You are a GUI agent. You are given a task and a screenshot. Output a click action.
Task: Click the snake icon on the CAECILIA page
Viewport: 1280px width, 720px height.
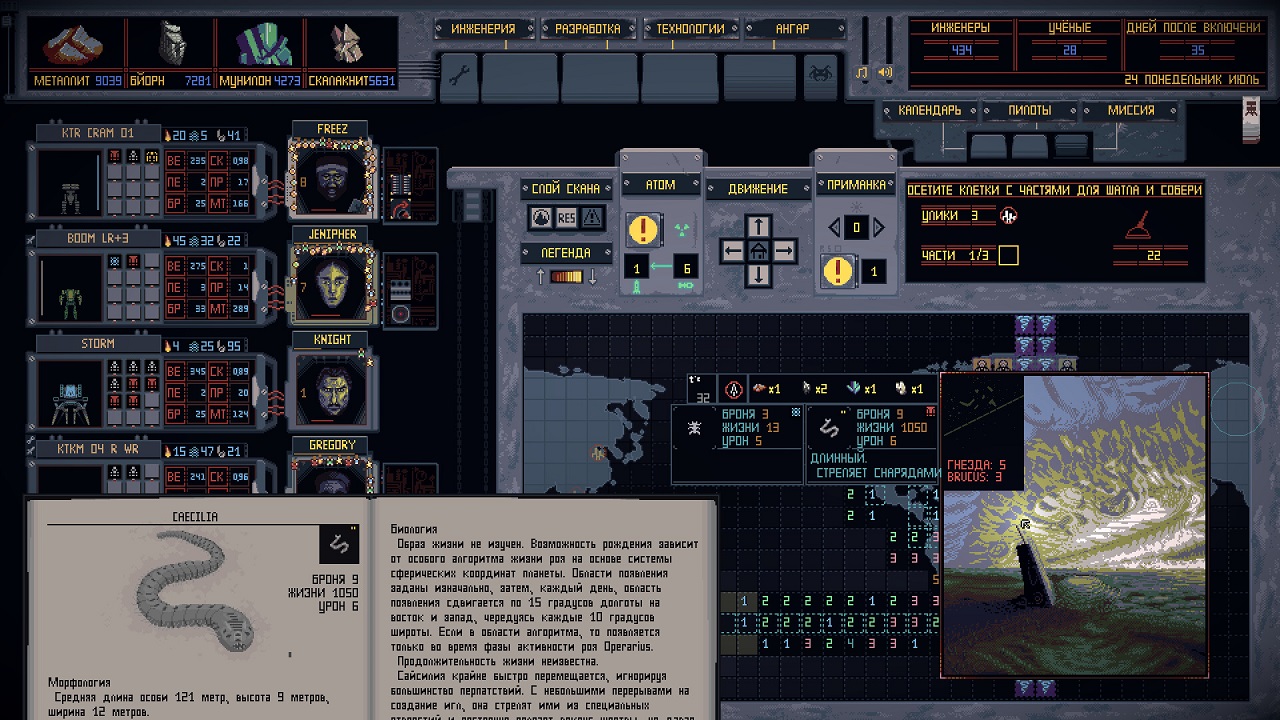pyautogui.click(x=338, y=543)
